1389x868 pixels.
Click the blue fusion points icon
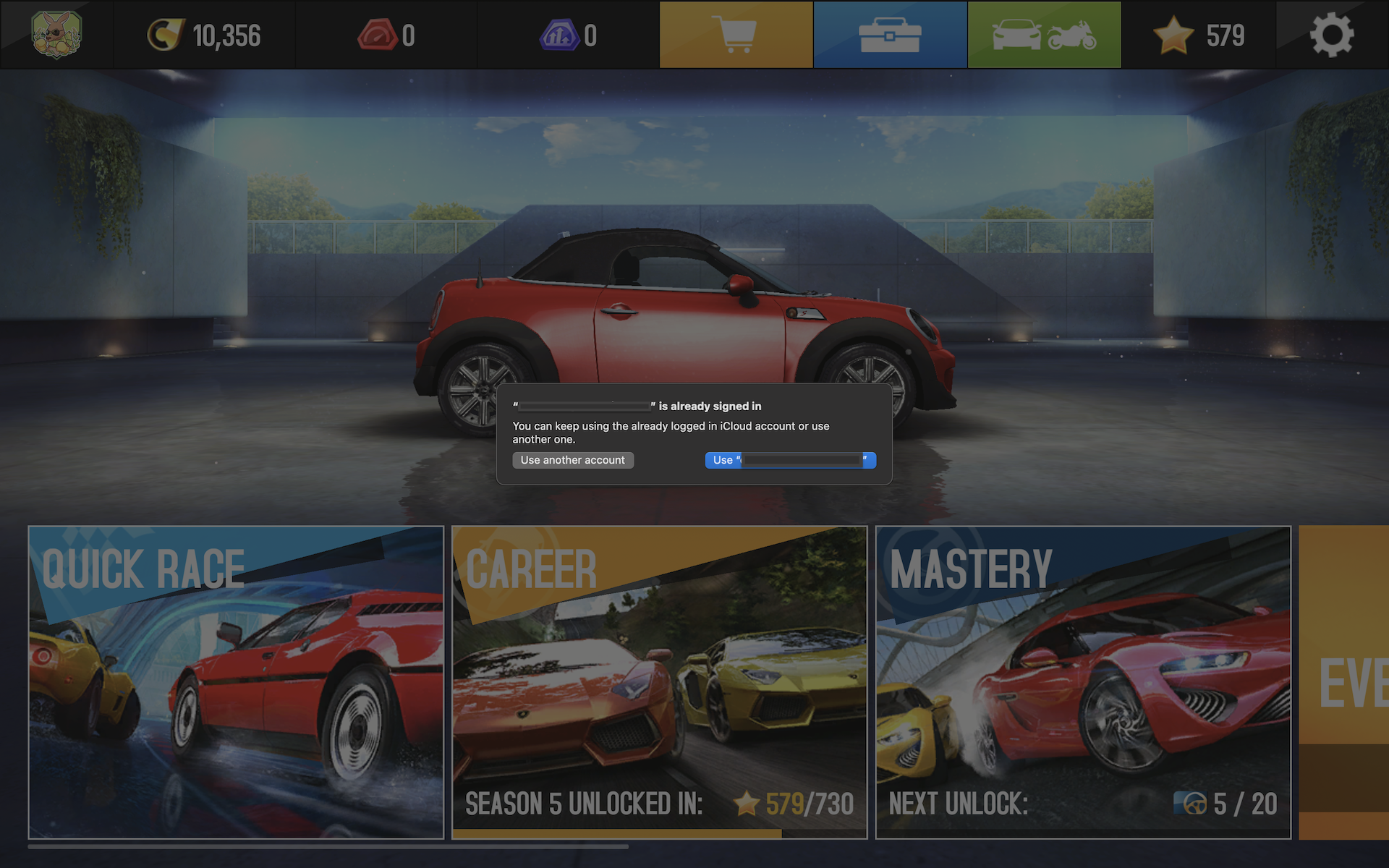(x=558, y=35)
